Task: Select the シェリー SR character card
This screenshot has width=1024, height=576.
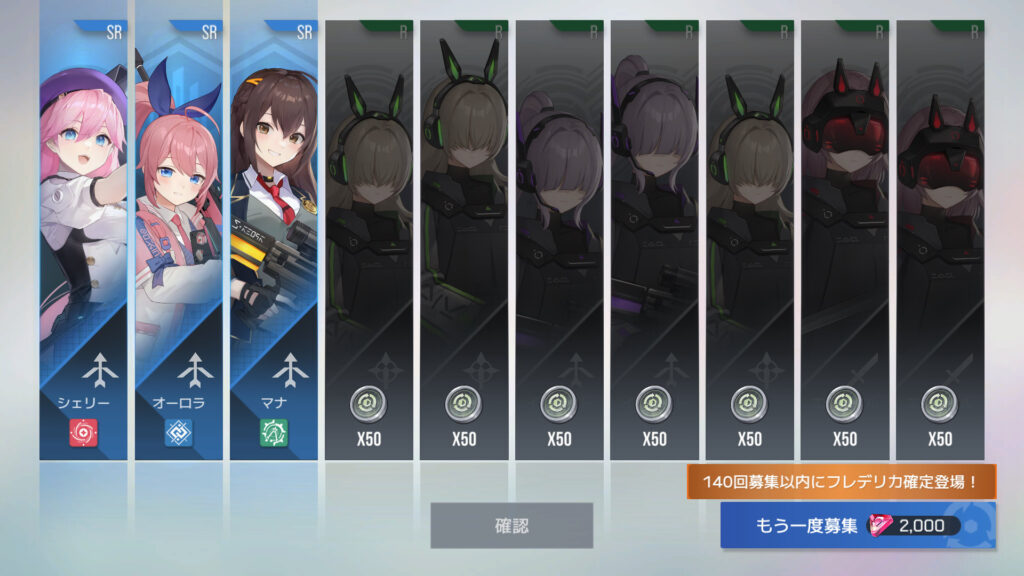Action: coord(83,240)
